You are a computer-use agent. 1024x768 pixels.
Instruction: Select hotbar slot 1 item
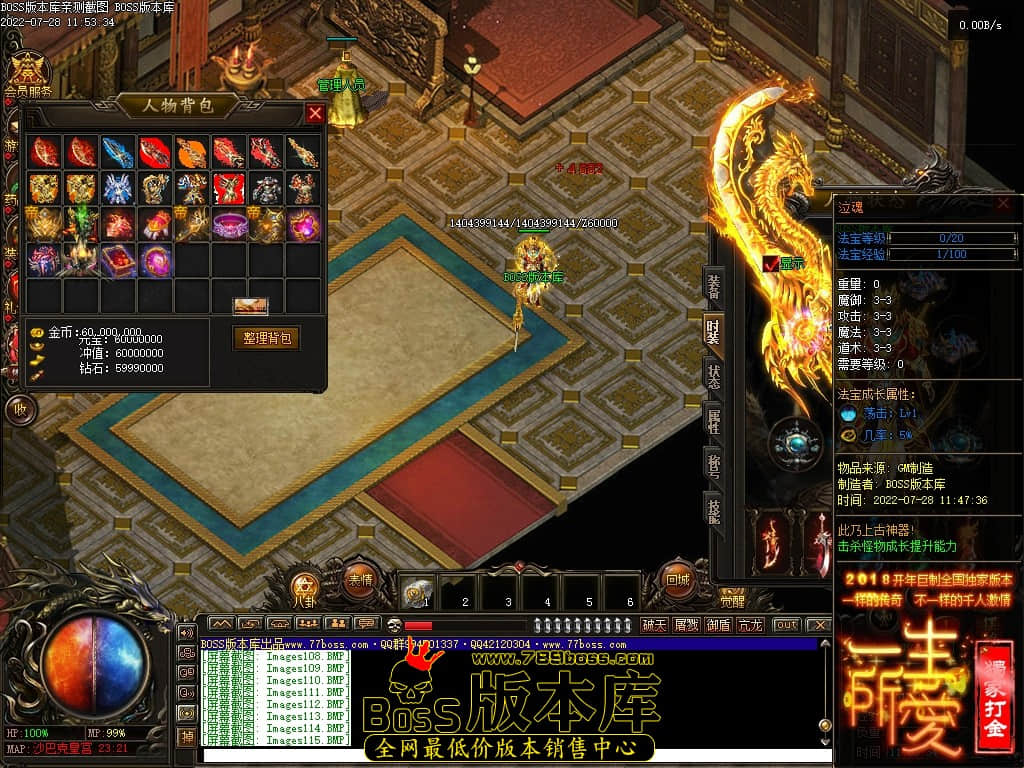(417, 593)
